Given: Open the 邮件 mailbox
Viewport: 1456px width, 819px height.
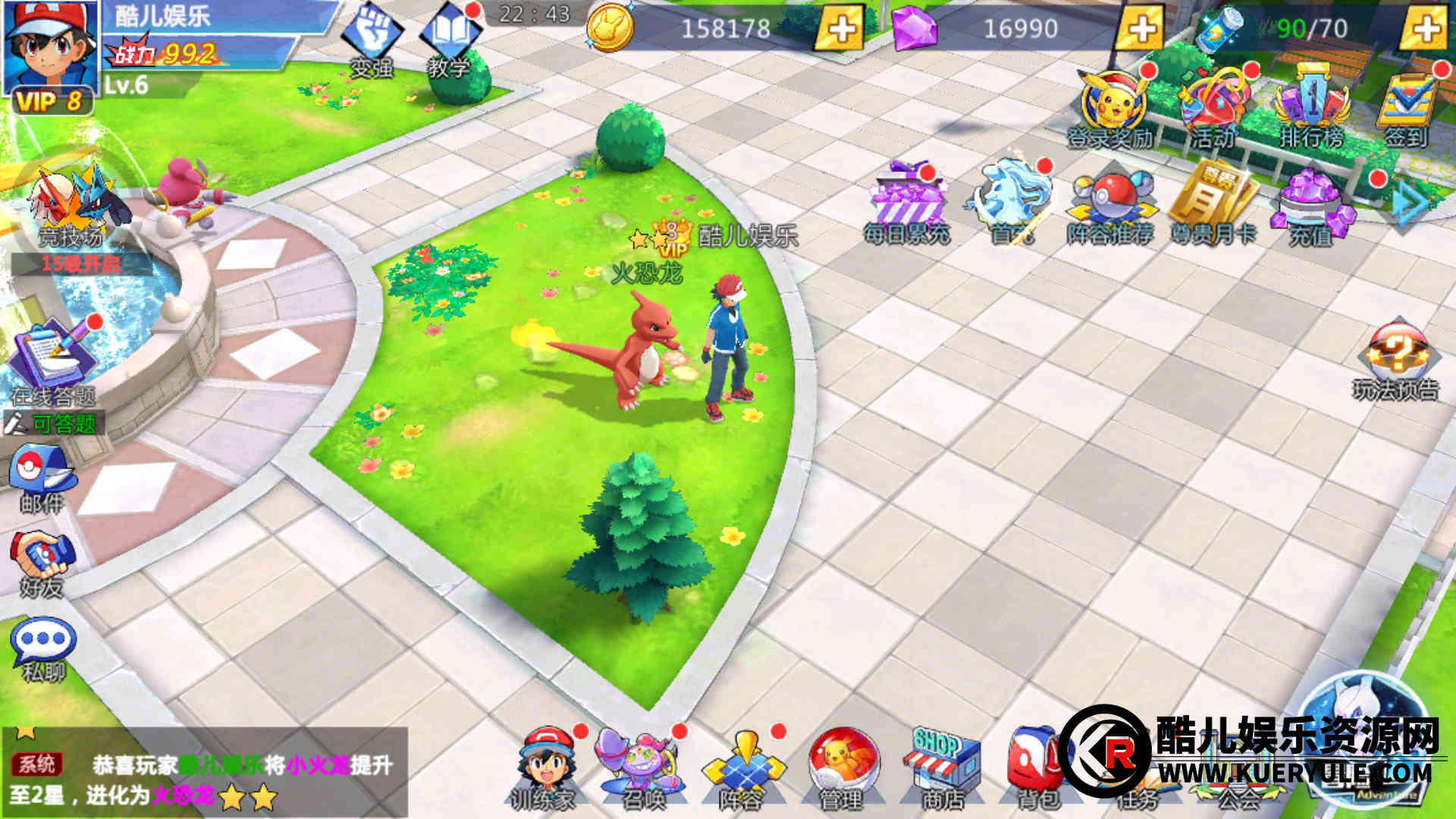Looking at the screenshot, I should point(42,474).
